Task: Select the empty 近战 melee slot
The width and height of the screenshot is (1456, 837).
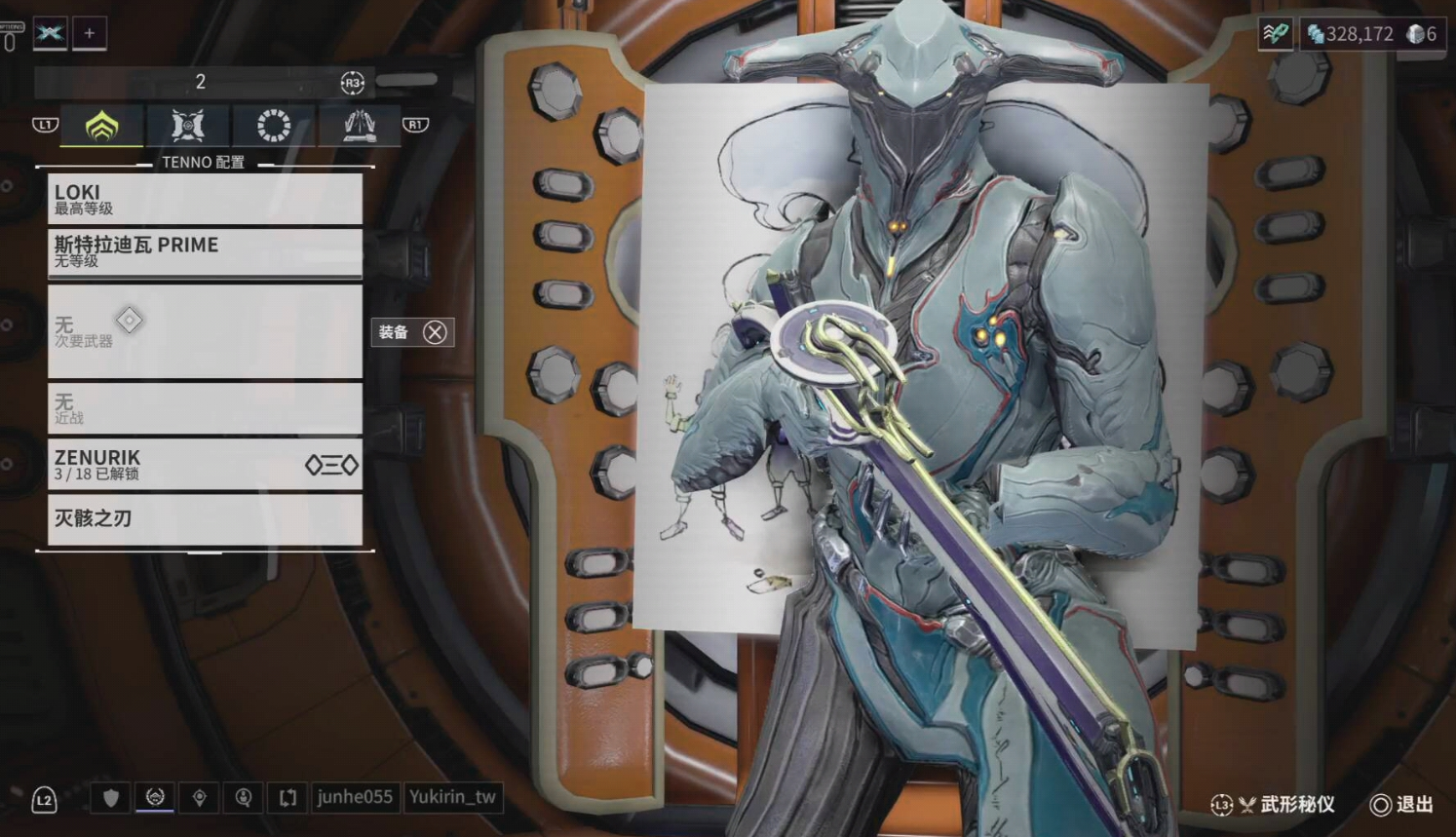Action: click(x=205, y=408)
